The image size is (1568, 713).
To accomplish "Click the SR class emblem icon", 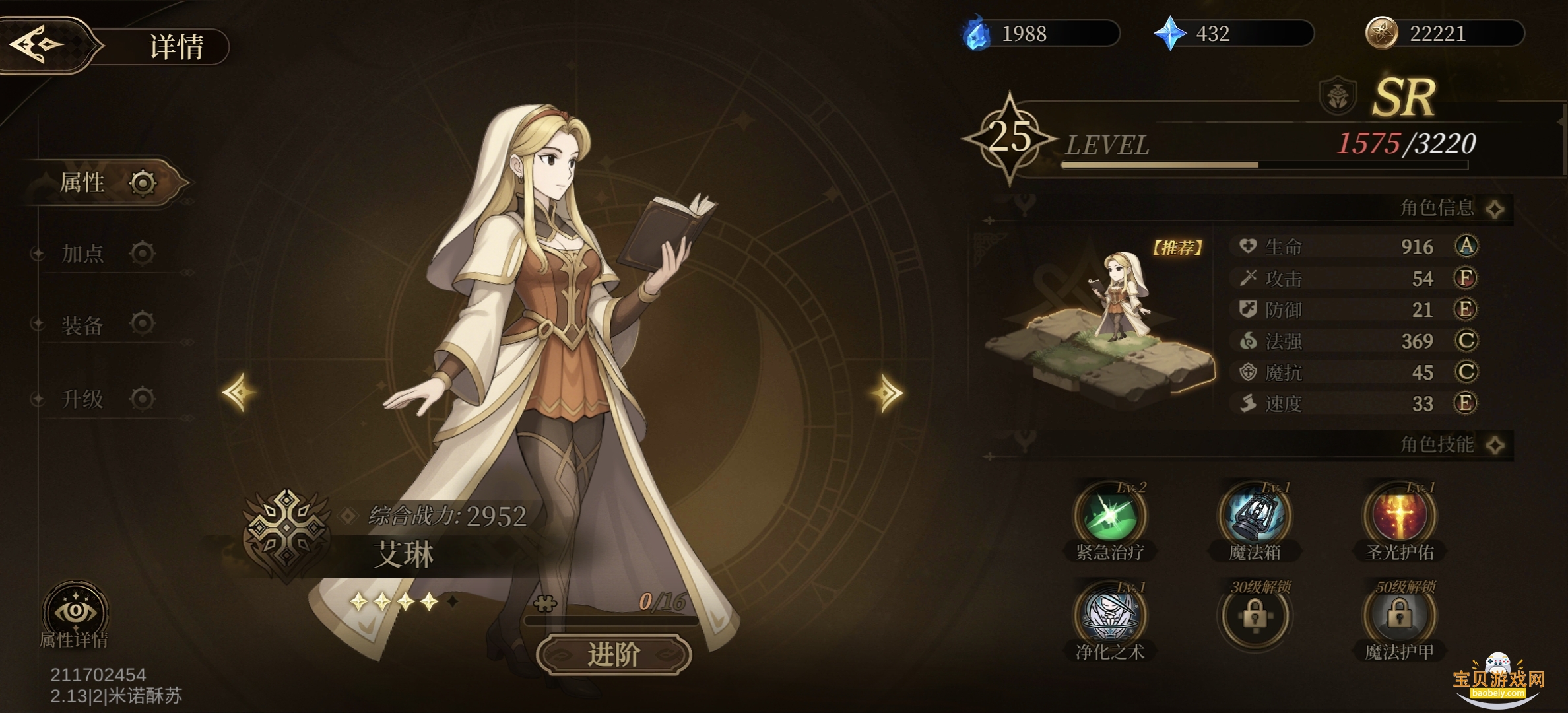I will [x=1337, y=96].
